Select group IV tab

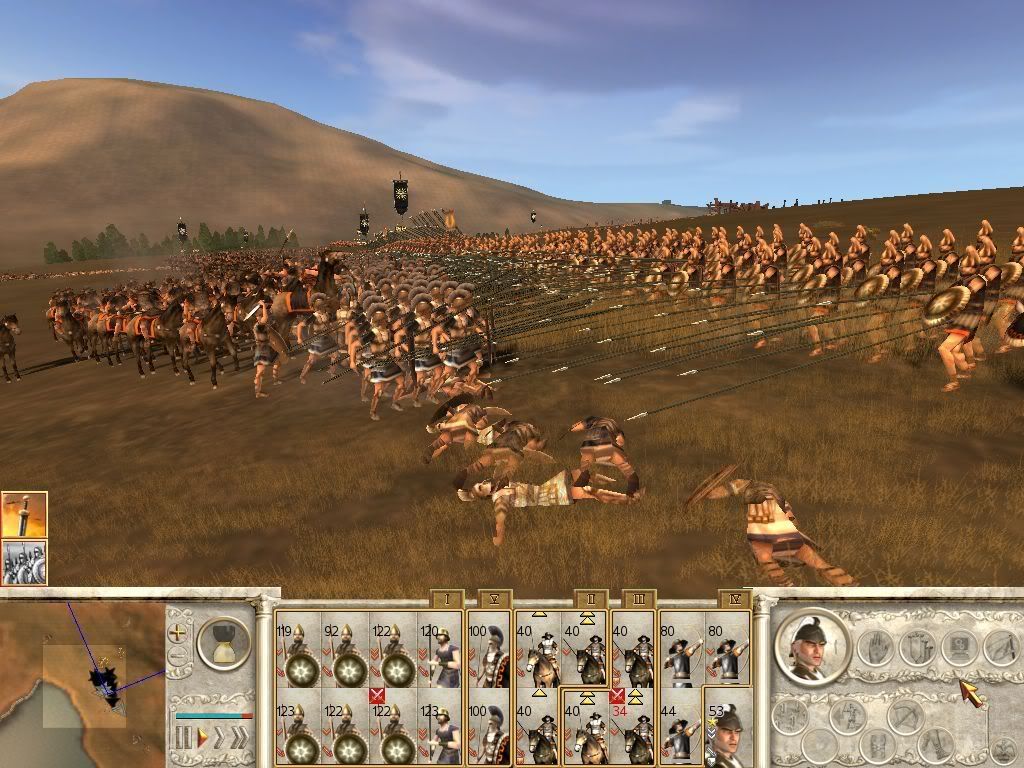tap(735, 600)
